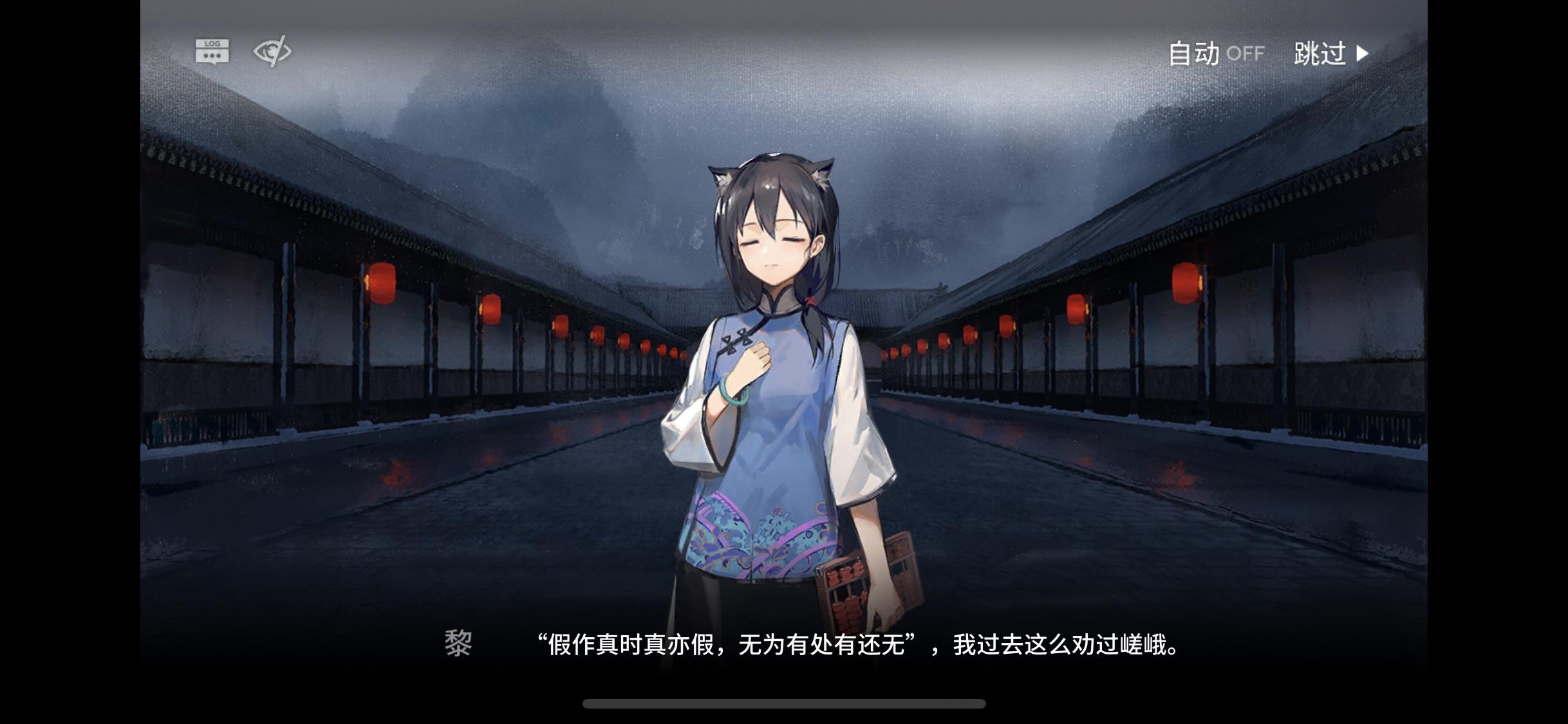Screen dimensions: 1568x724
Task: Select the speech bubble icon near top left
Action: click(x=212, y=50)
